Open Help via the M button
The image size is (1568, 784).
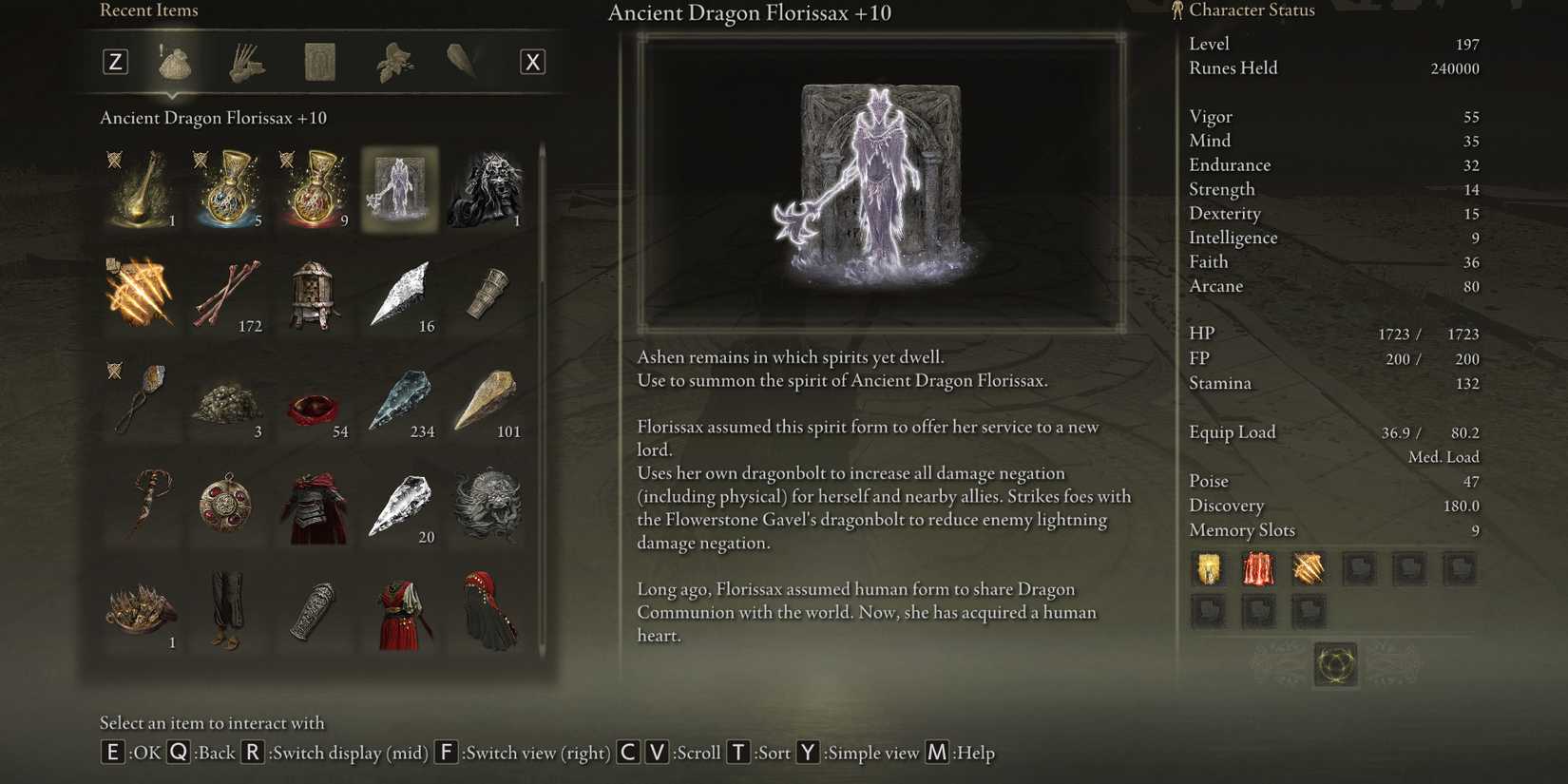[x=937, y=752]
